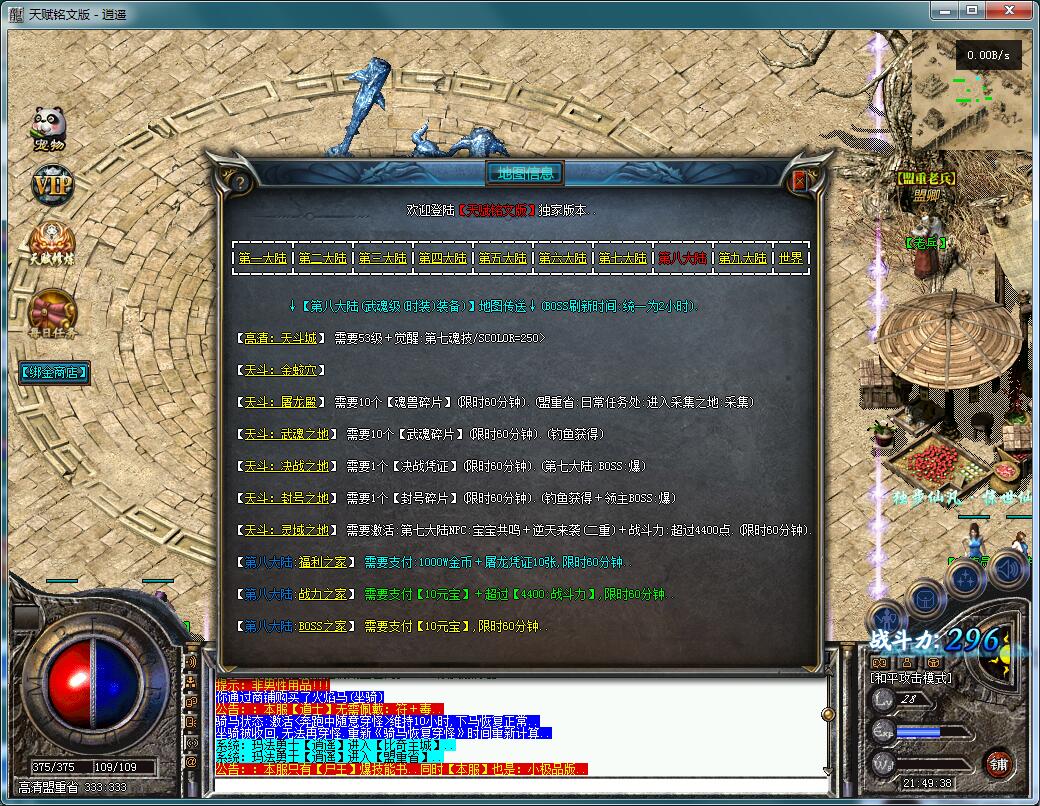Switch to the 世界 tab

[x=790, y=258]
